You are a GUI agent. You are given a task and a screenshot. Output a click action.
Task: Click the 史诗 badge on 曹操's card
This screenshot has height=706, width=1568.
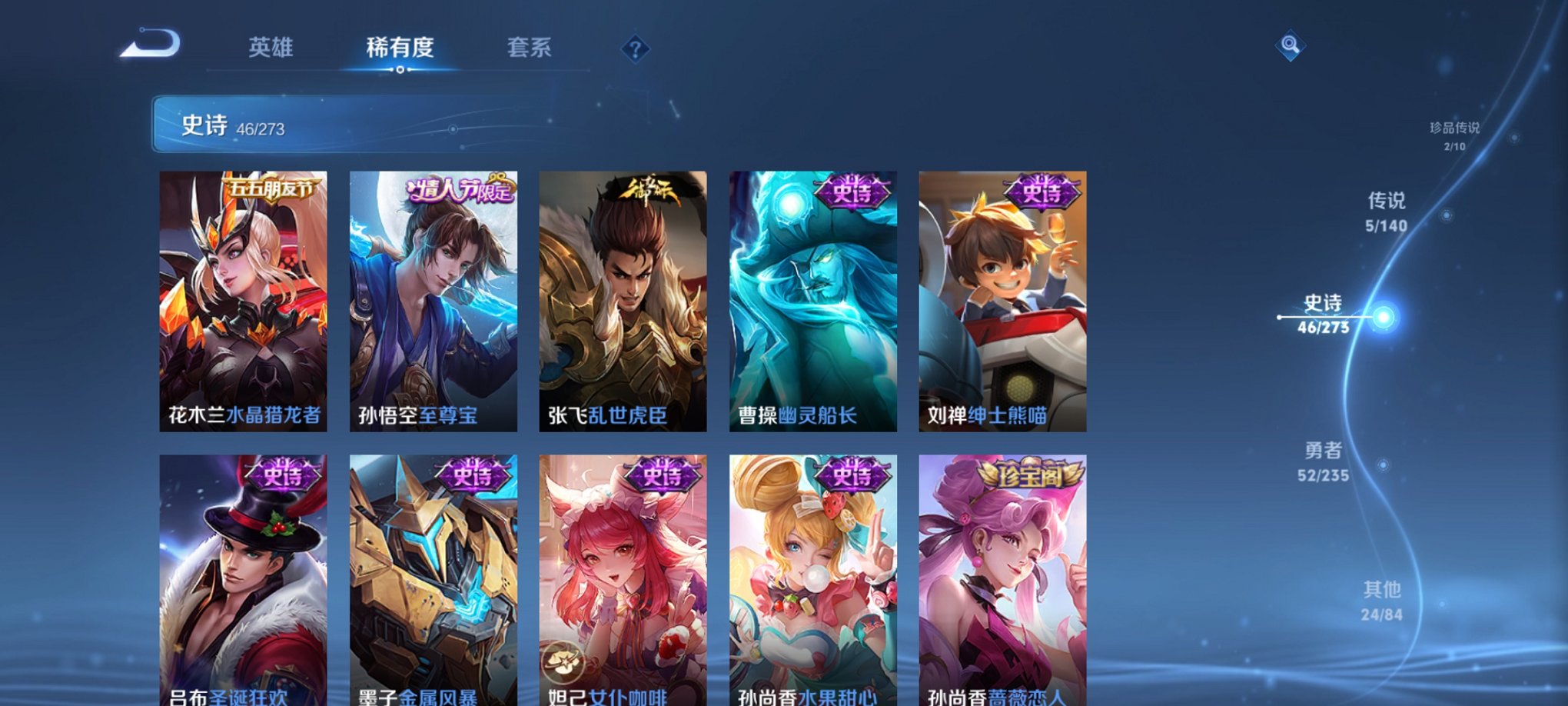(858, 195)
